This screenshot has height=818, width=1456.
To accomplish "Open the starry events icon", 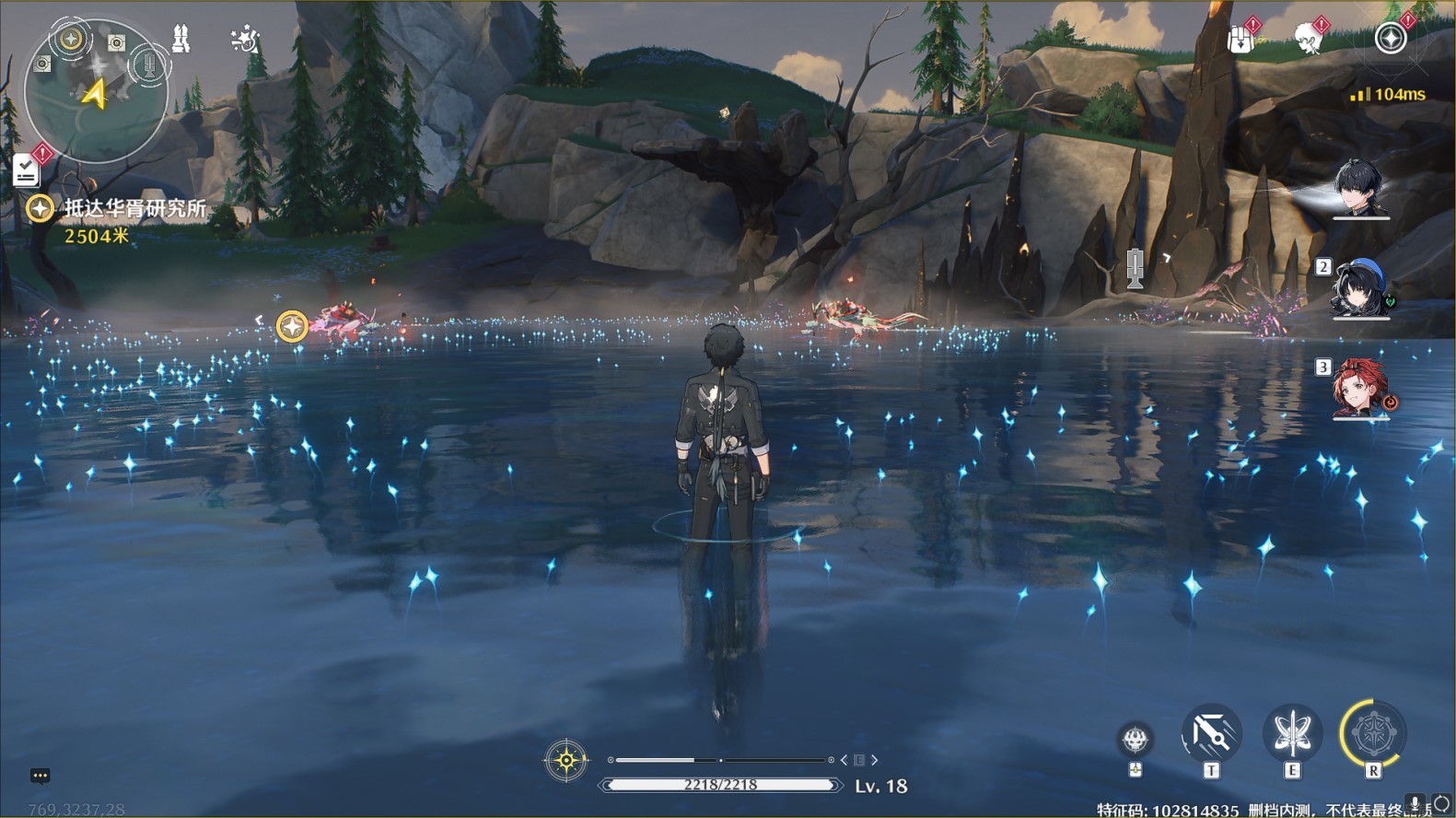I will click(244, 39).
